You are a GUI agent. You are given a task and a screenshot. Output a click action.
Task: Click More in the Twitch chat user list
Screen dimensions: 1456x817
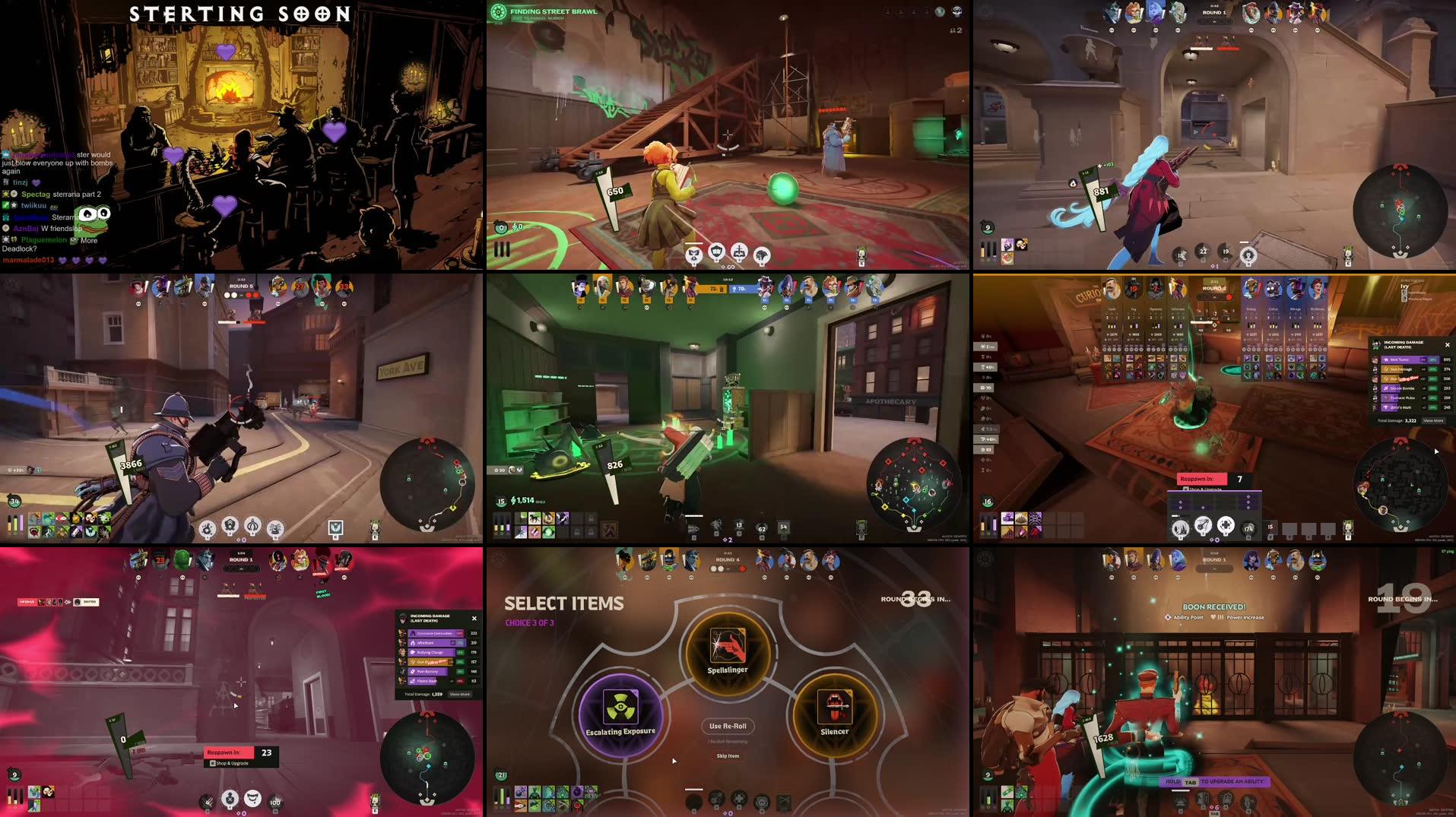[x=89, y=241]
